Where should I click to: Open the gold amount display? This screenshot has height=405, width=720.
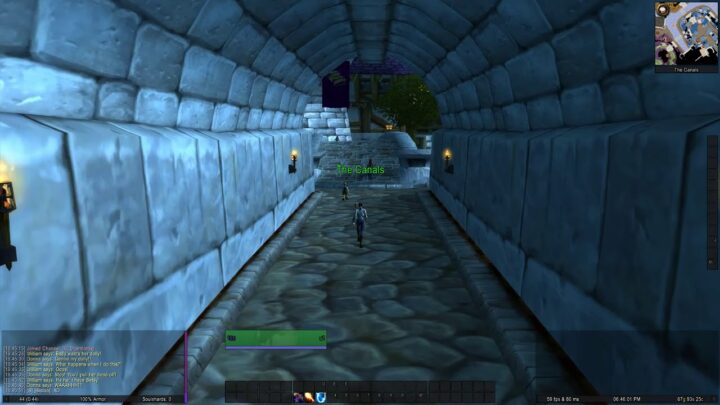click(688, 399)
